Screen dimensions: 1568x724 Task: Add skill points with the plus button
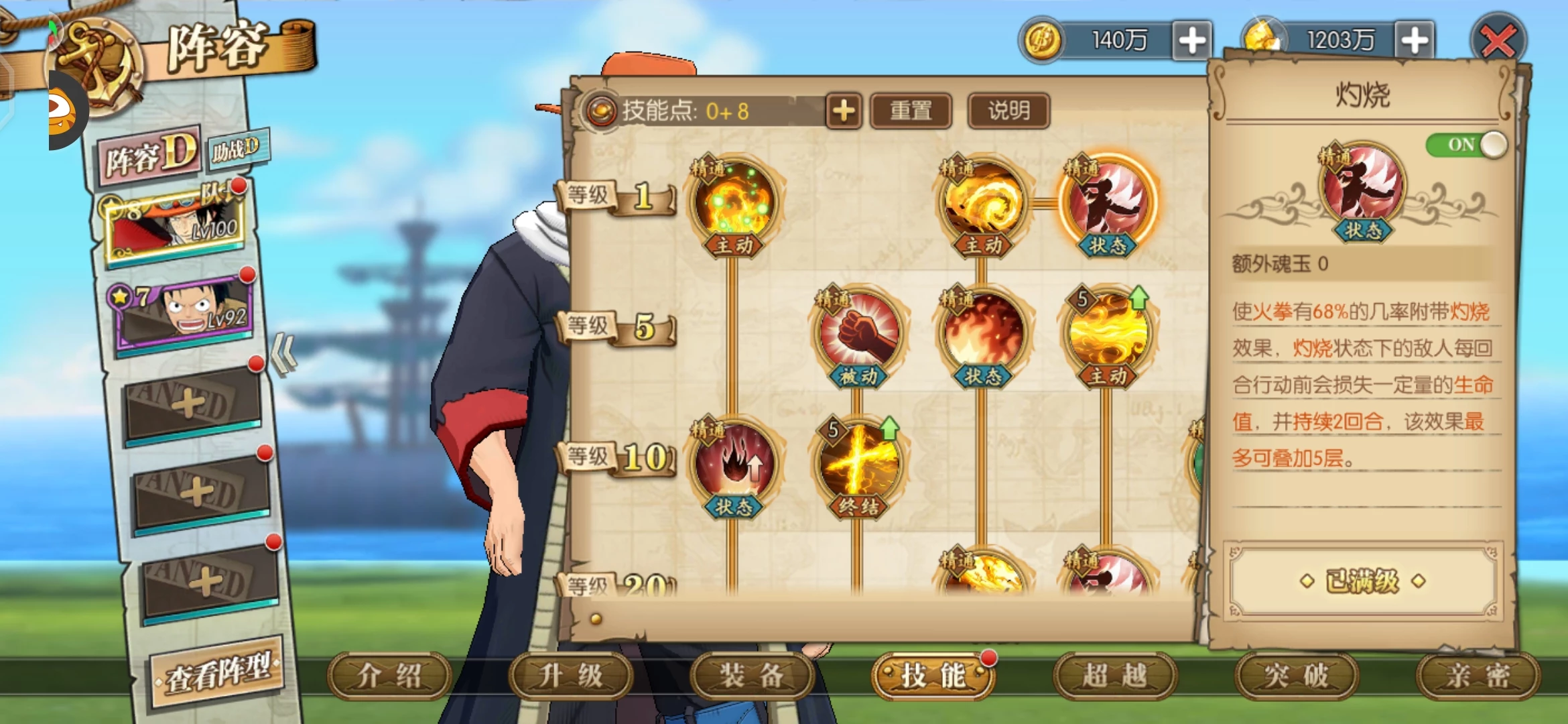pyautogui.click(x=844, y=111)
